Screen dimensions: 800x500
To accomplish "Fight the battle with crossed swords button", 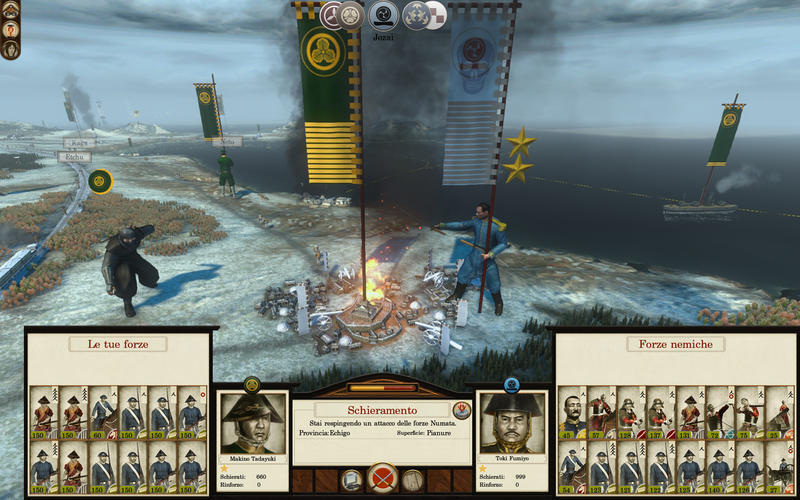I will 382,478.
